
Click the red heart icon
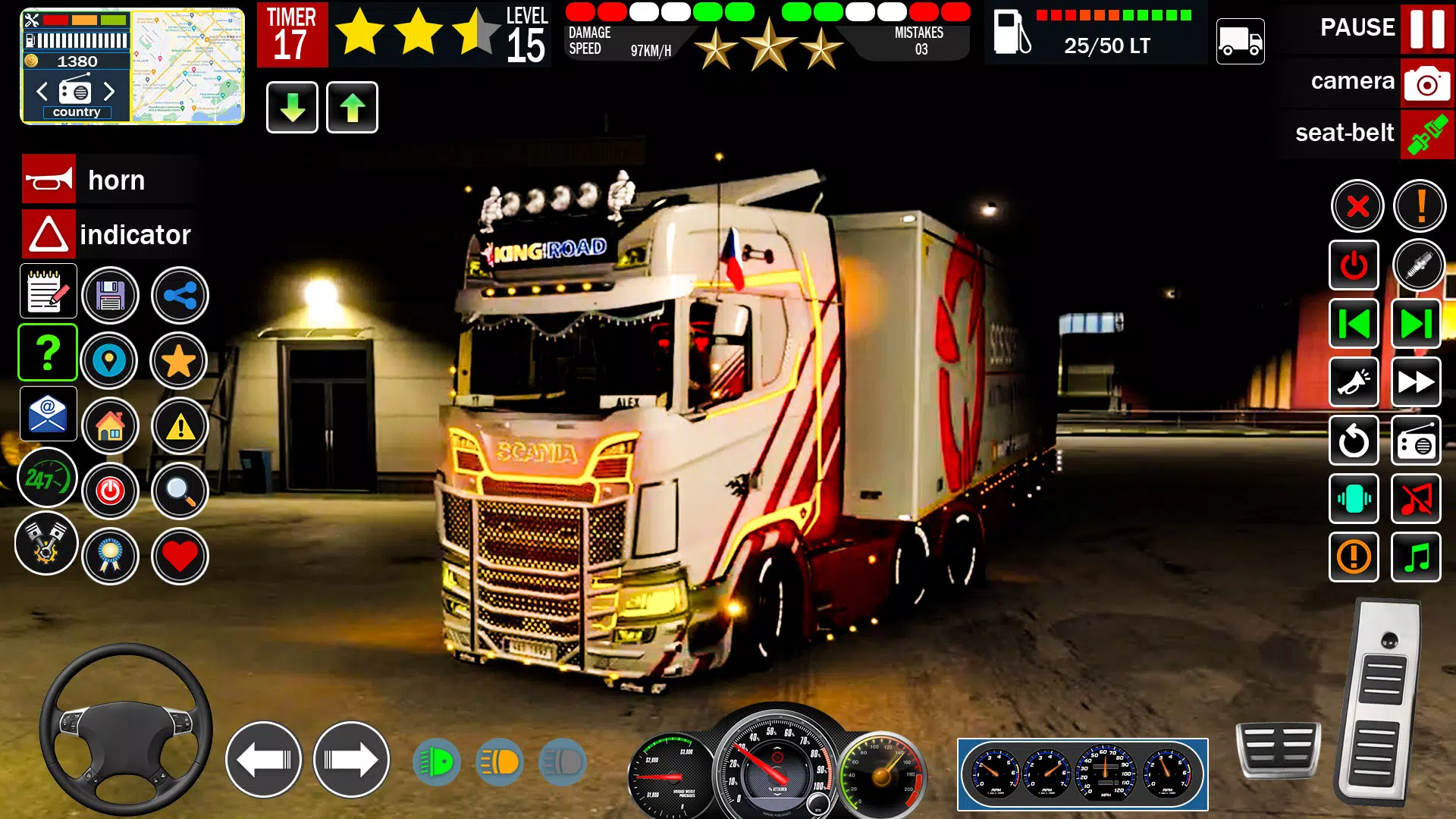(180, 557)
